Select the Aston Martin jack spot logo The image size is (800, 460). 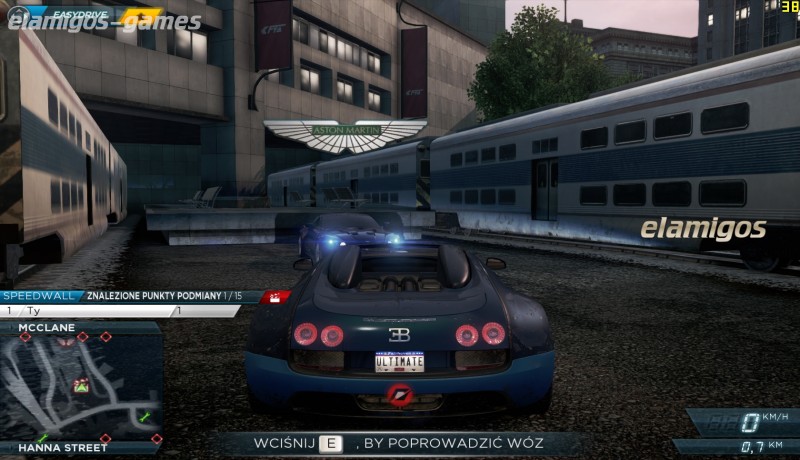click(345, 134)
